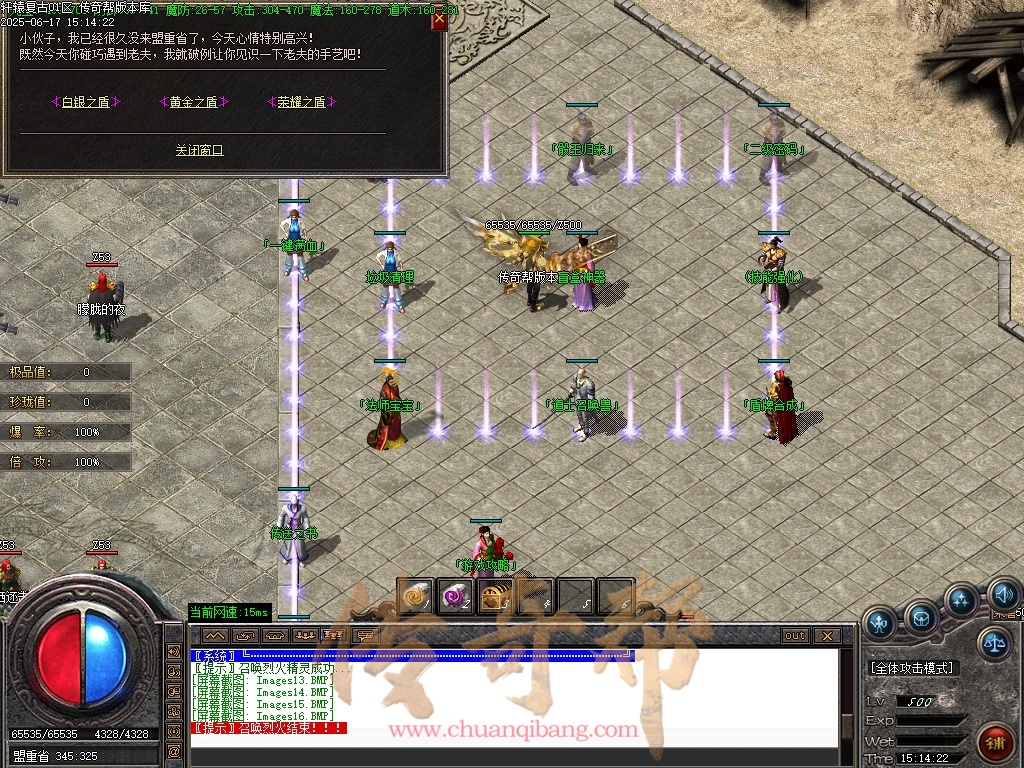The height and width of the screenshot is (768, 1024).
Task: Use the yellow scroll in hotbar slot 1
Action: tap(415, 597)
